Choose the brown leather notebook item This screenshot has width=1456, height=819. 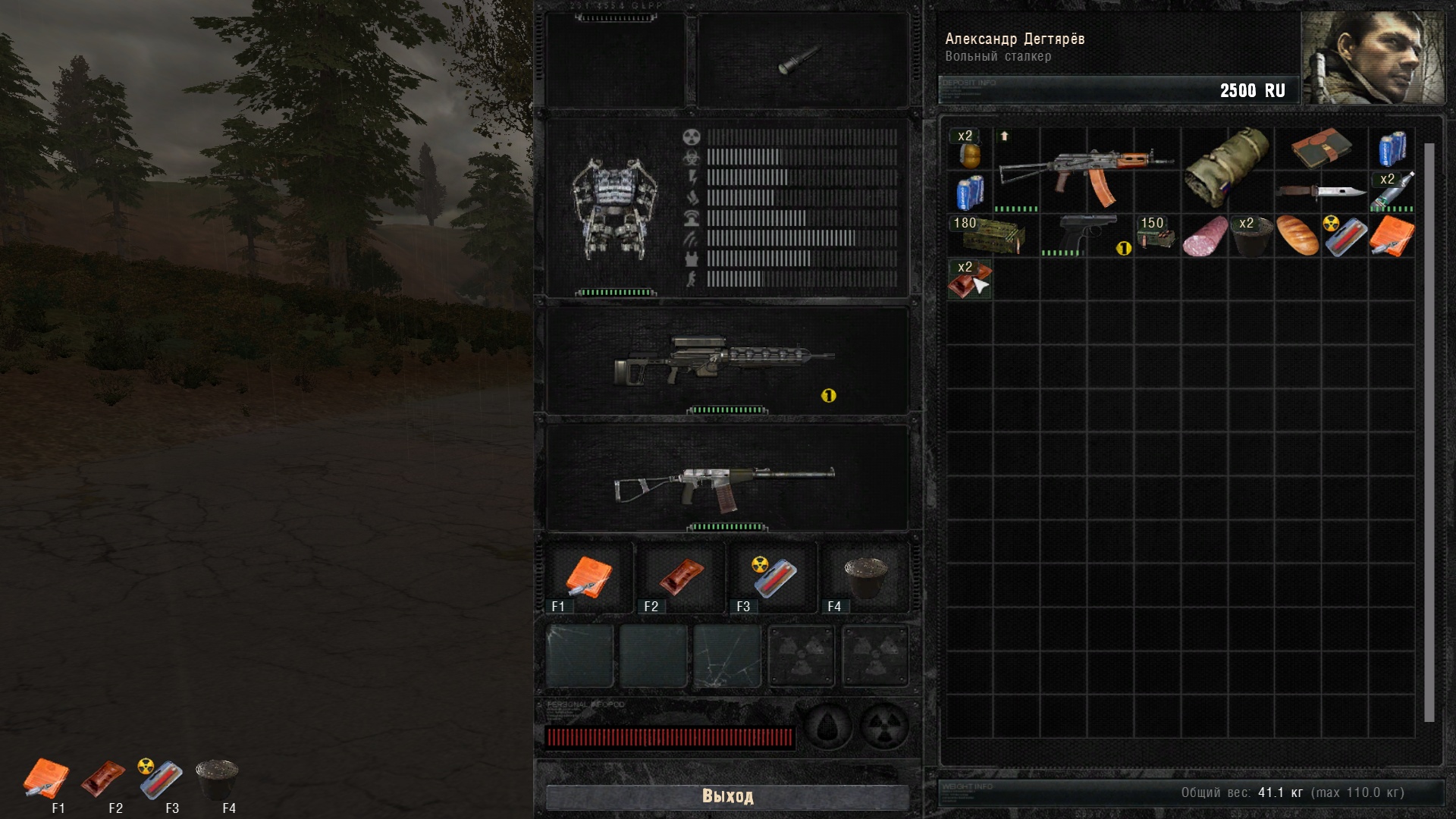click(1321, 148)
